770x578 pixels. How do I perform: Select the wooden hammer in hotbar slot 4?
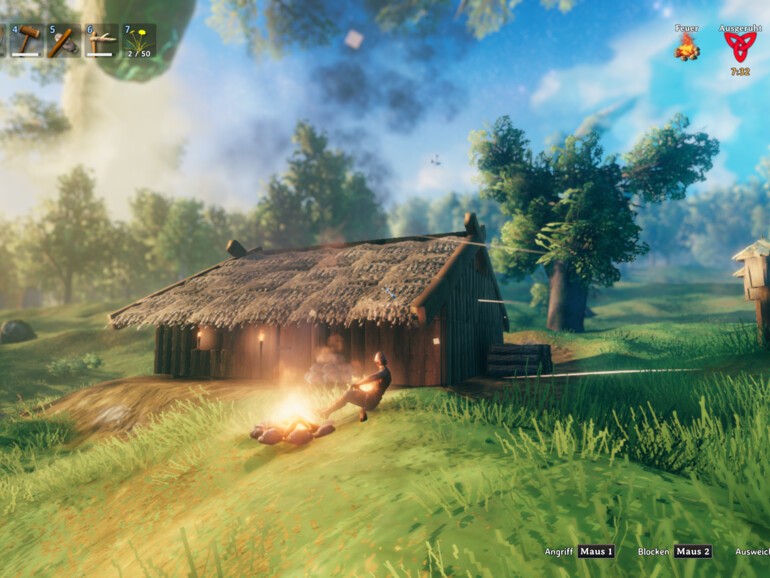[27, 40]
